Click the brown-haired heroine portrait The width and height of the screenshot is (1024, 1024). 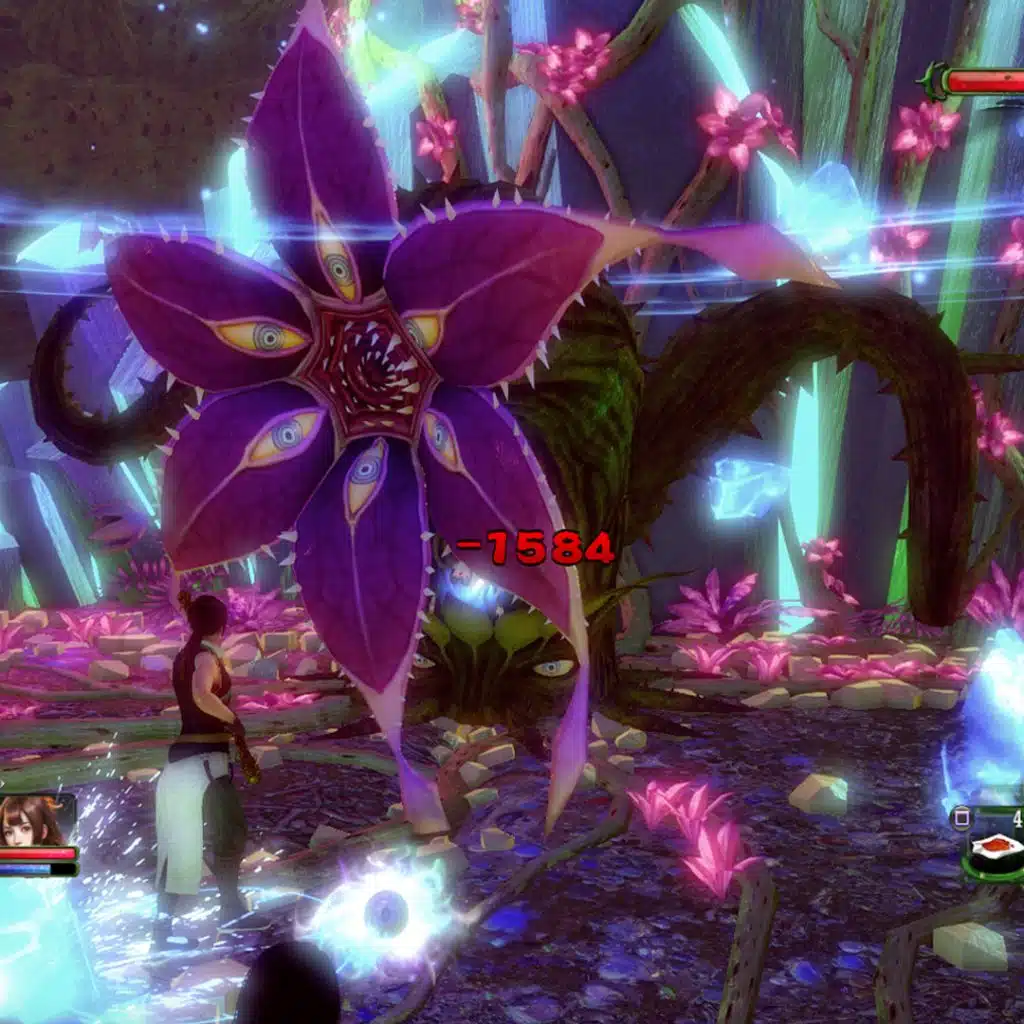pyautogui.click(x=35, y=821)
